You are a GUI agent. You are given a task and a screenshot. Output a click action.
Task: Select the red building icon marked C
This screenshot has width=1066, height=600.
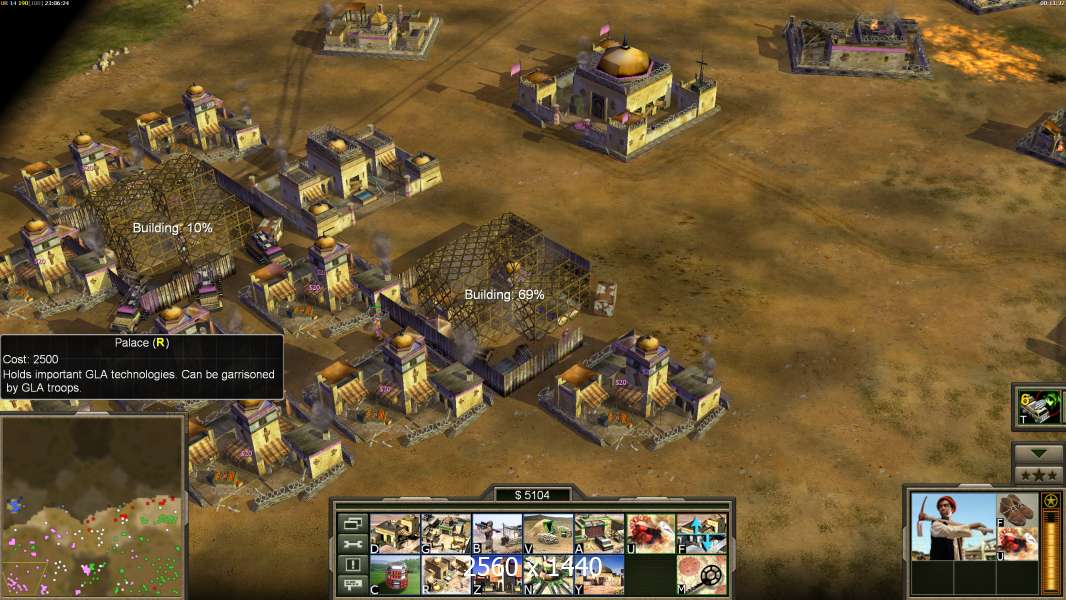[x=395, y=573]
